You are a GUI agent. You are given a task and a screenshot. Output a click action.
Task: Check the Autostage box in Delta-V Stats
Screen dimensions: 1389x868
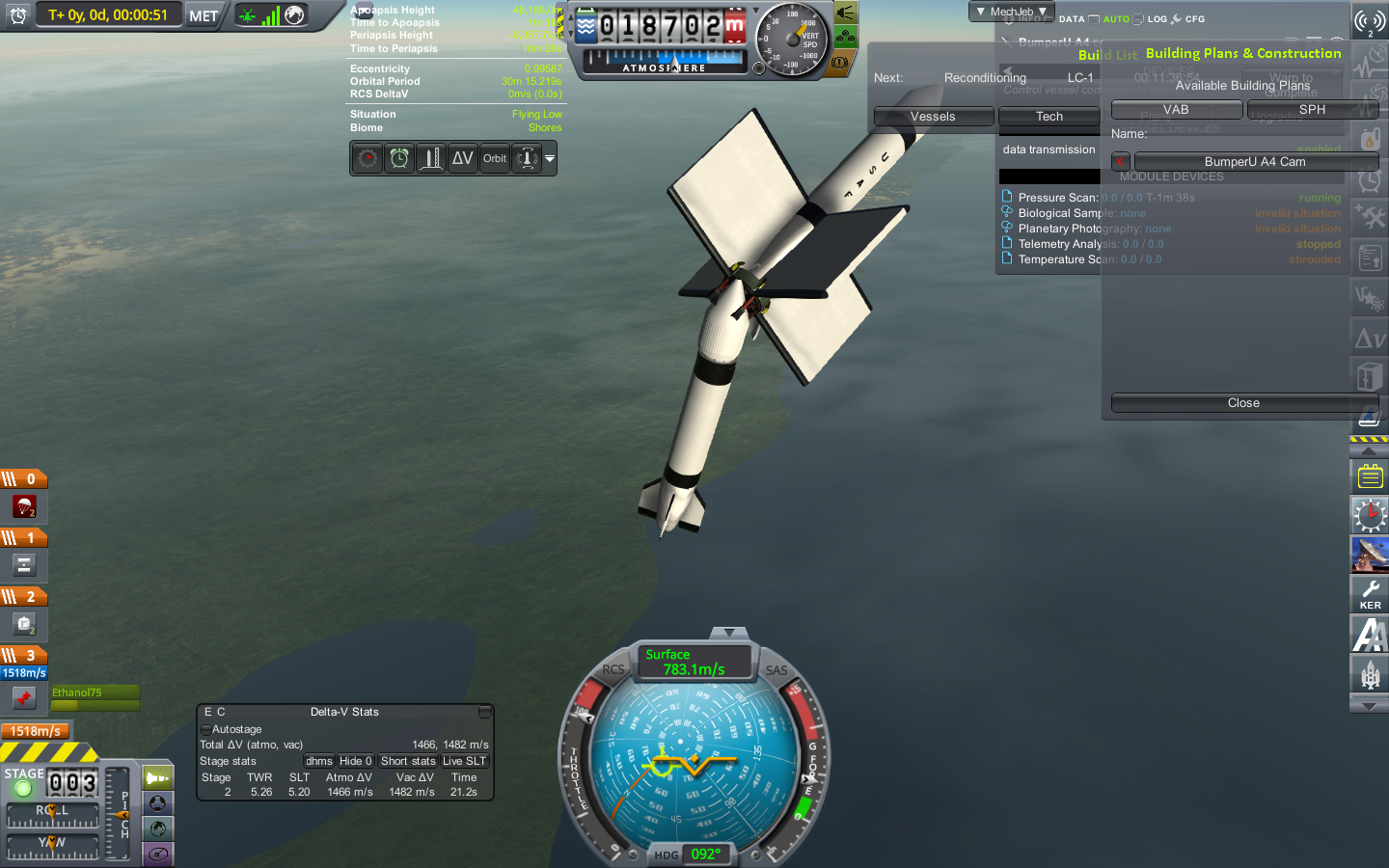pos(205,729)
